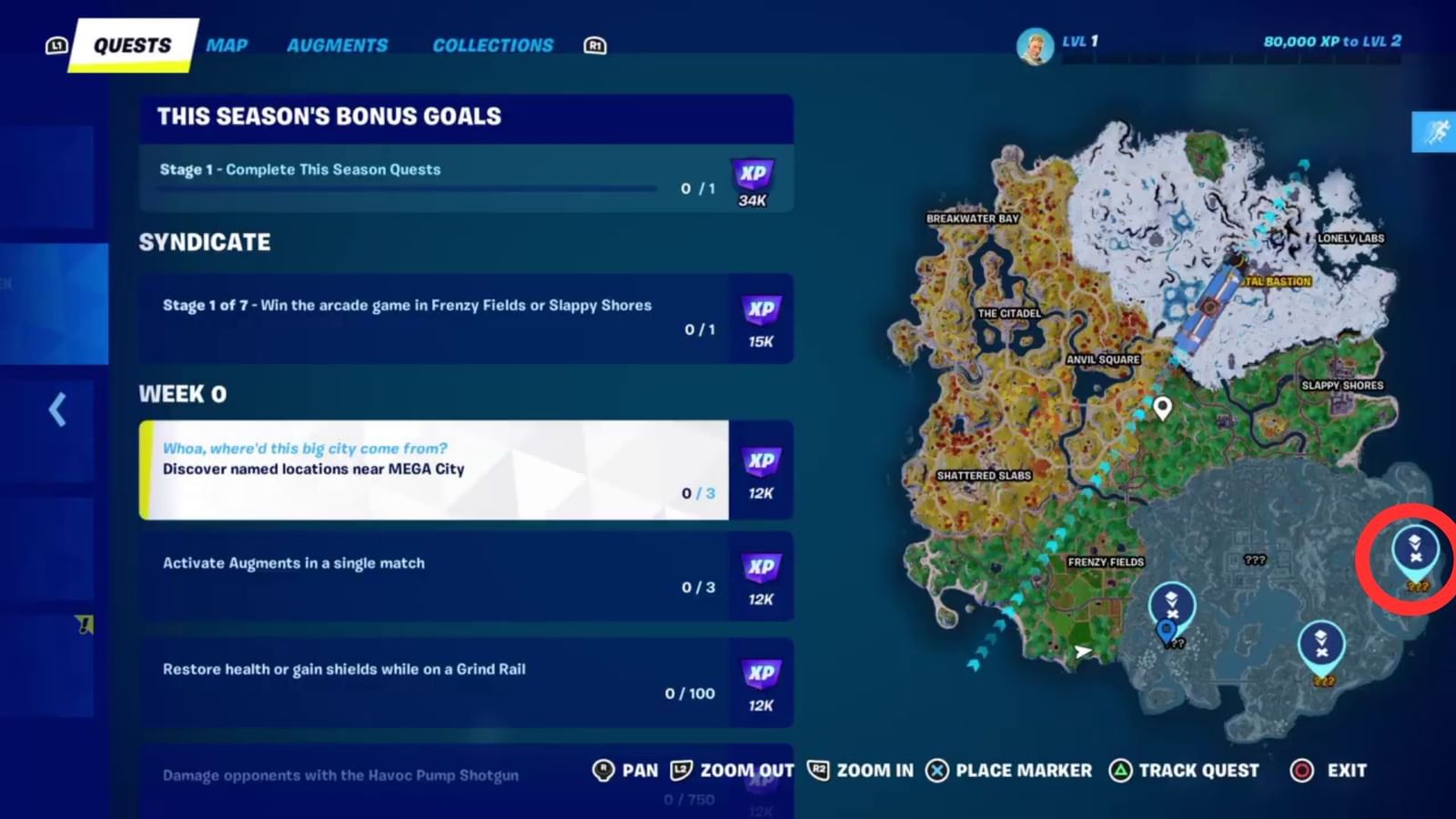This screenshot has height=819, width=1456.
Task: Switch to the Map tab
Action: click(226, 45)
